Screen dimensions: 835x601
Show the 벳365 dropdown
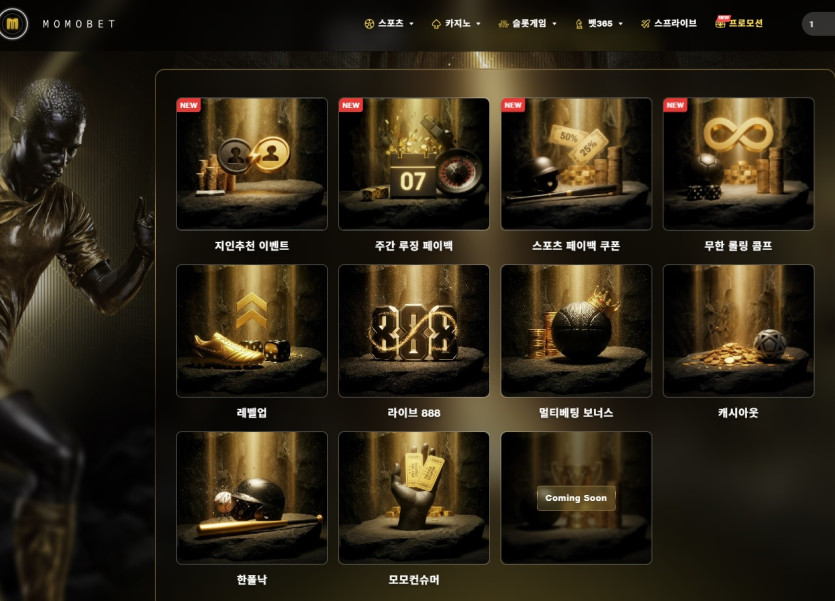(600, 23)
